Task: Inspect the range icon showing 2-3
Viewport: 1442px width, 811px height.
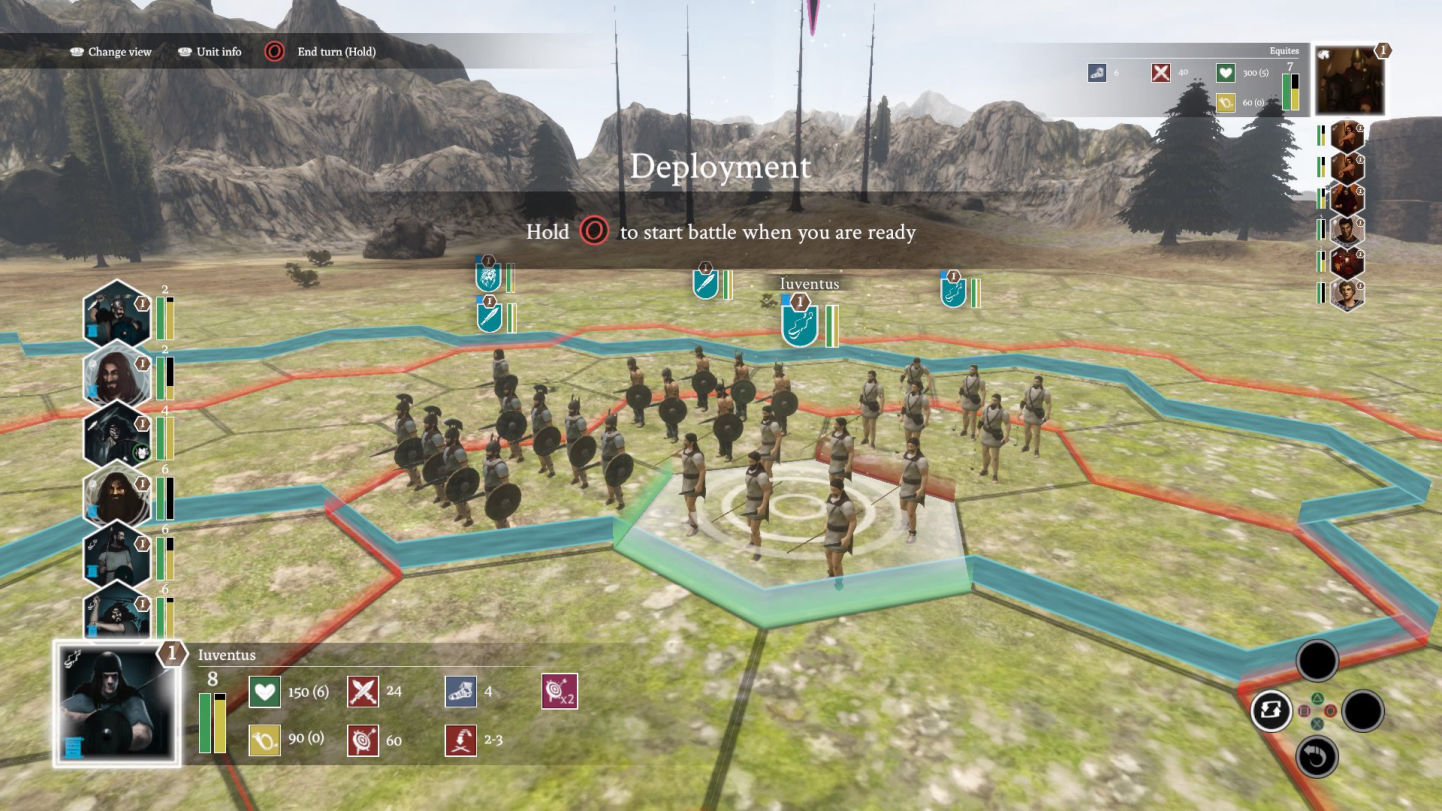Action: (461, 740)
